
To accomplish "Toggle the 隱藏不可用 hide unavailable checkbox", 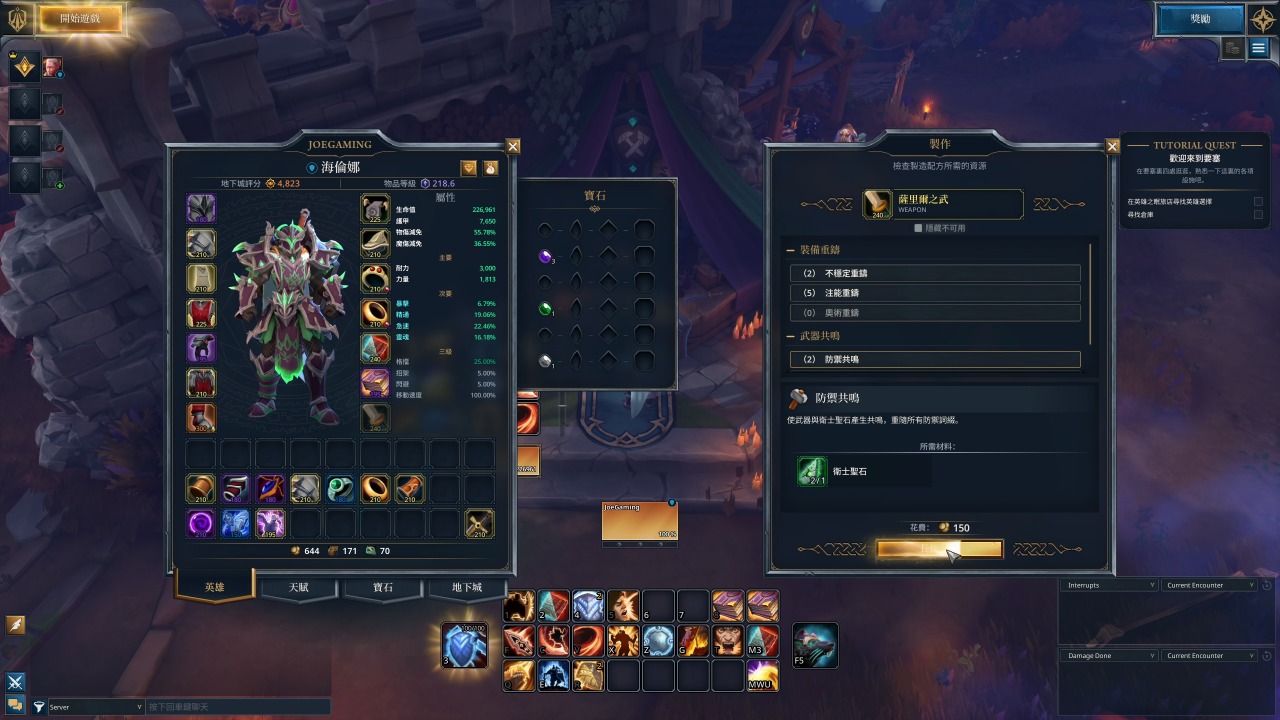I will [920, 228].
